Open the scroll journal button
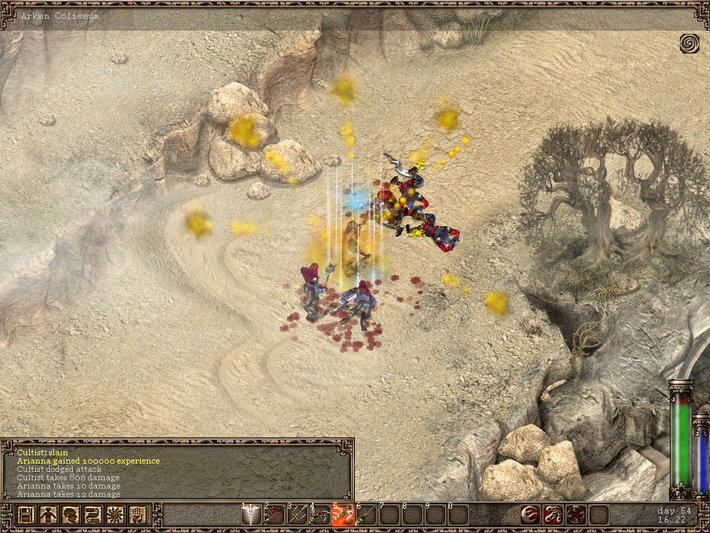 tap(93, 515)
